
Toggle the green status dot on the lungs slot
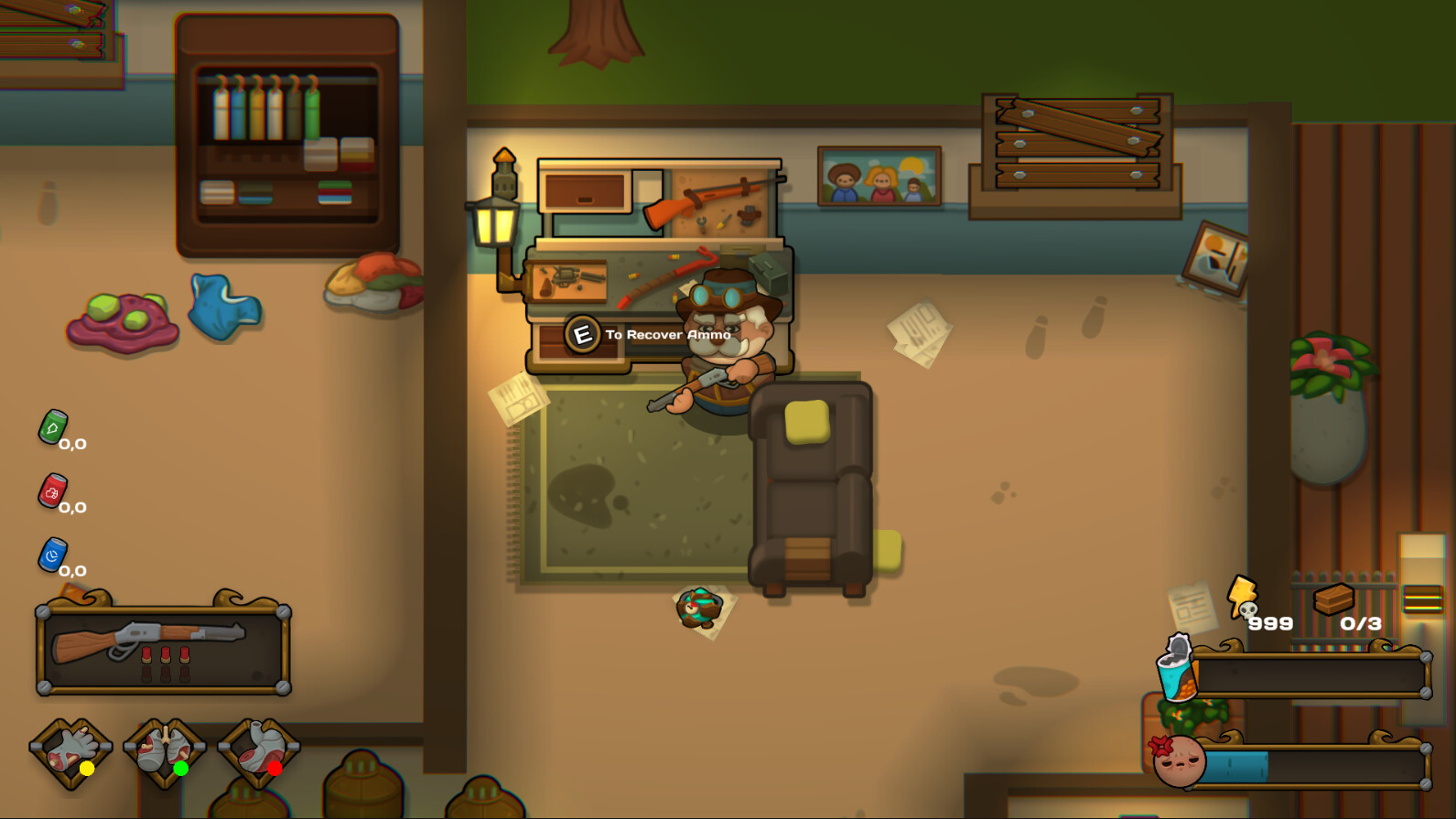coord(181,770)
